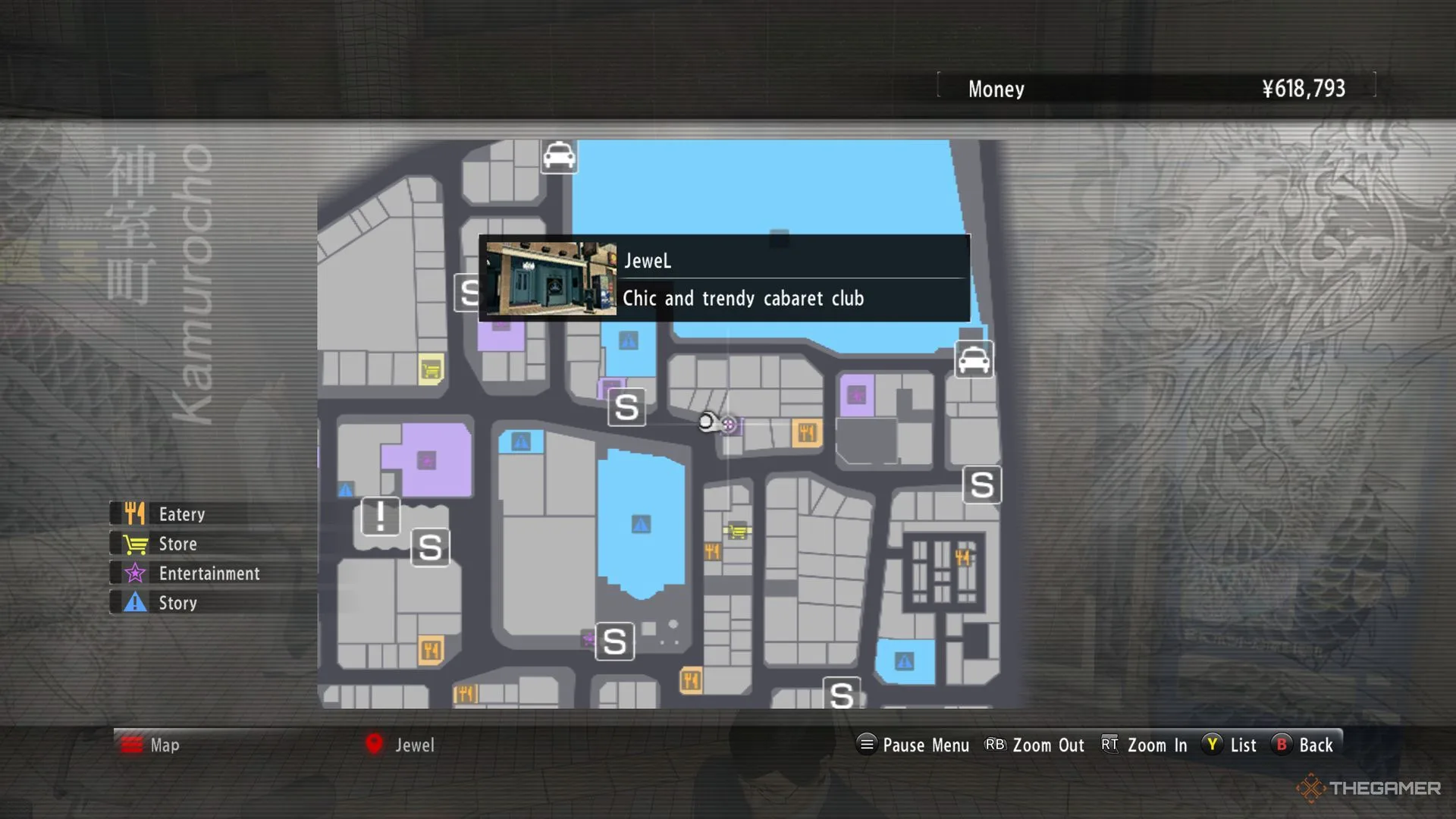Pick the Story legend entry
Screen dimensions: 1456x819
(177, 603)
